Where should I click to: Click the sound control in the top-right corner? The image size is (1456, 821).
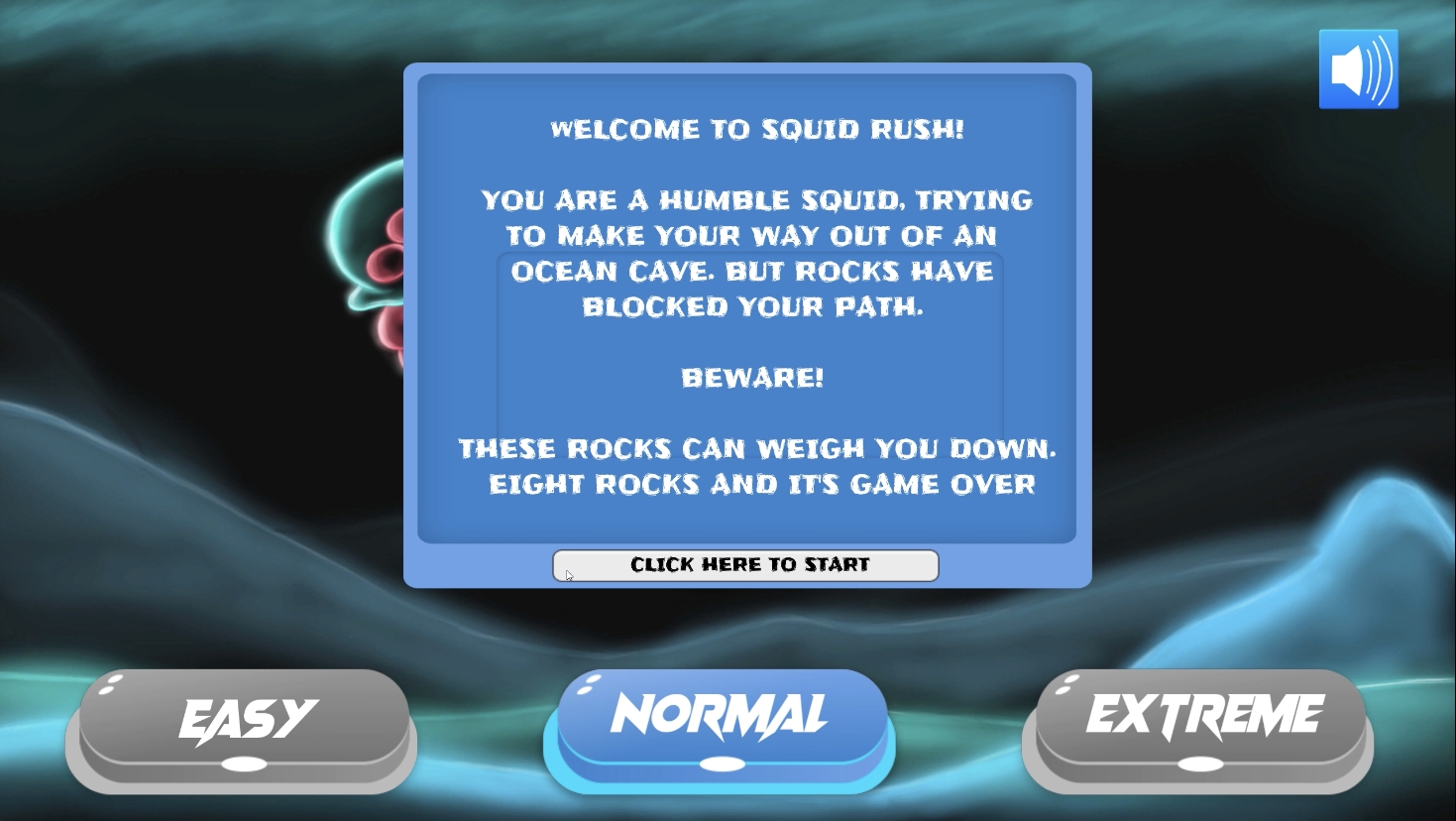tap(1358, 69)
